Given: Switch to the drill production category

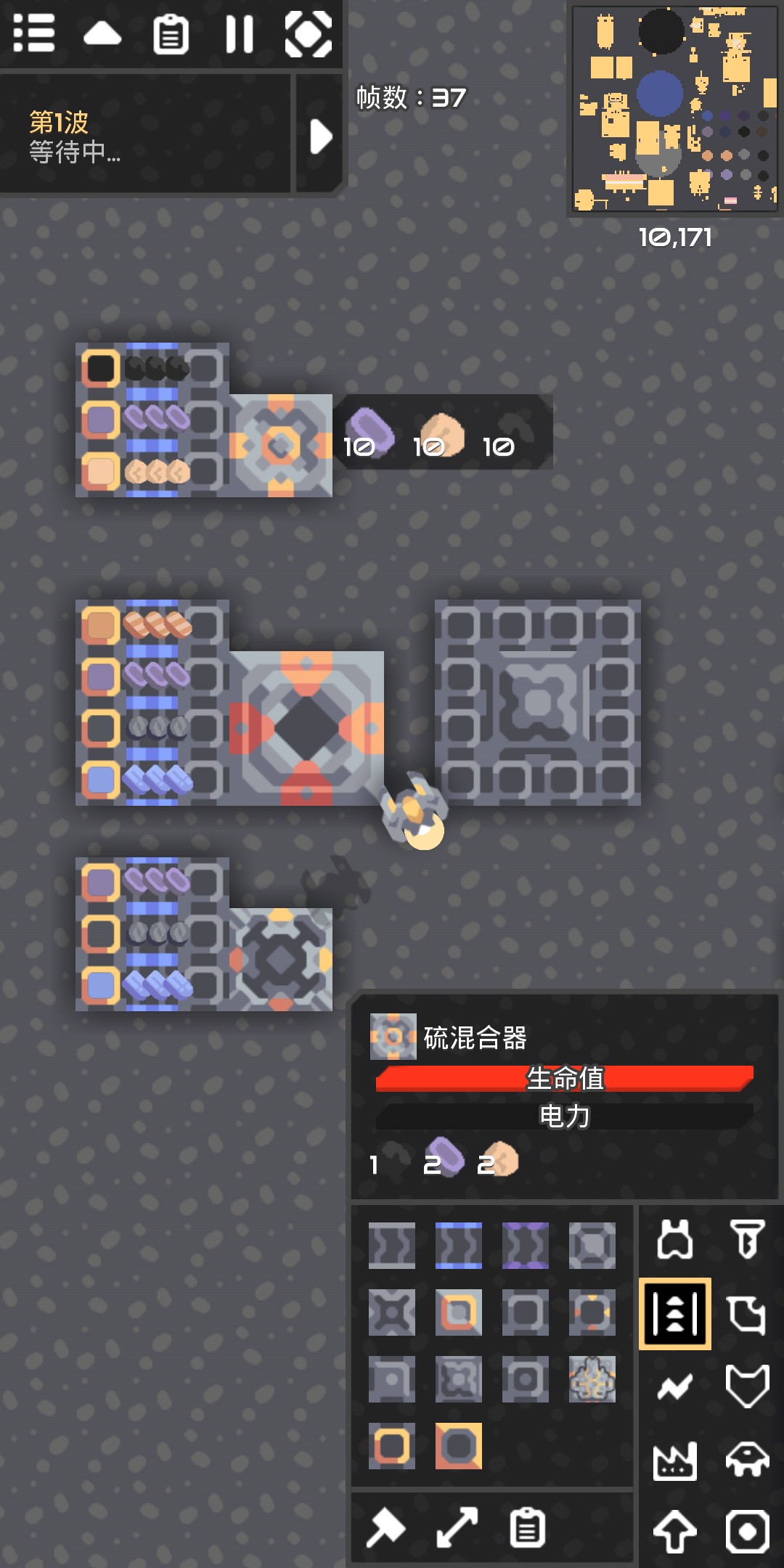Looking at the screenshot, I should 747,1240.
